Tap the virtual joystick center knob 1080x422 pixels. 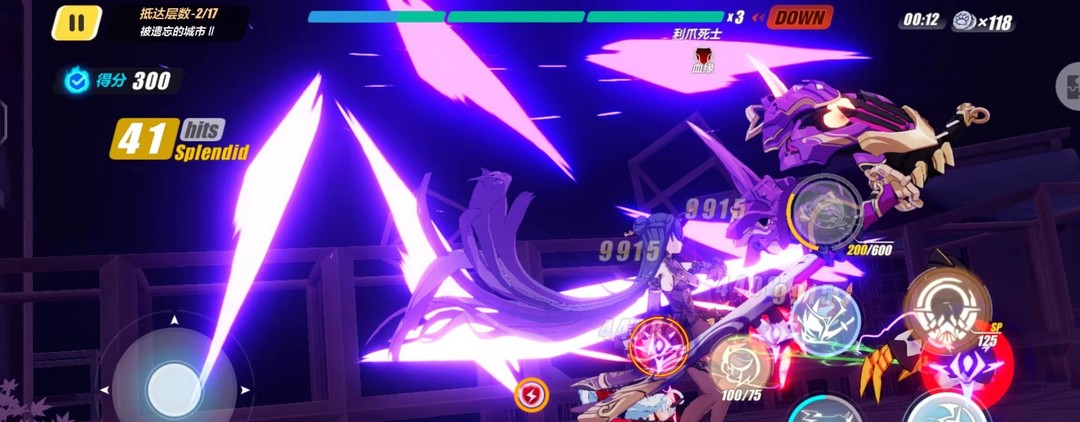[174, 385]
